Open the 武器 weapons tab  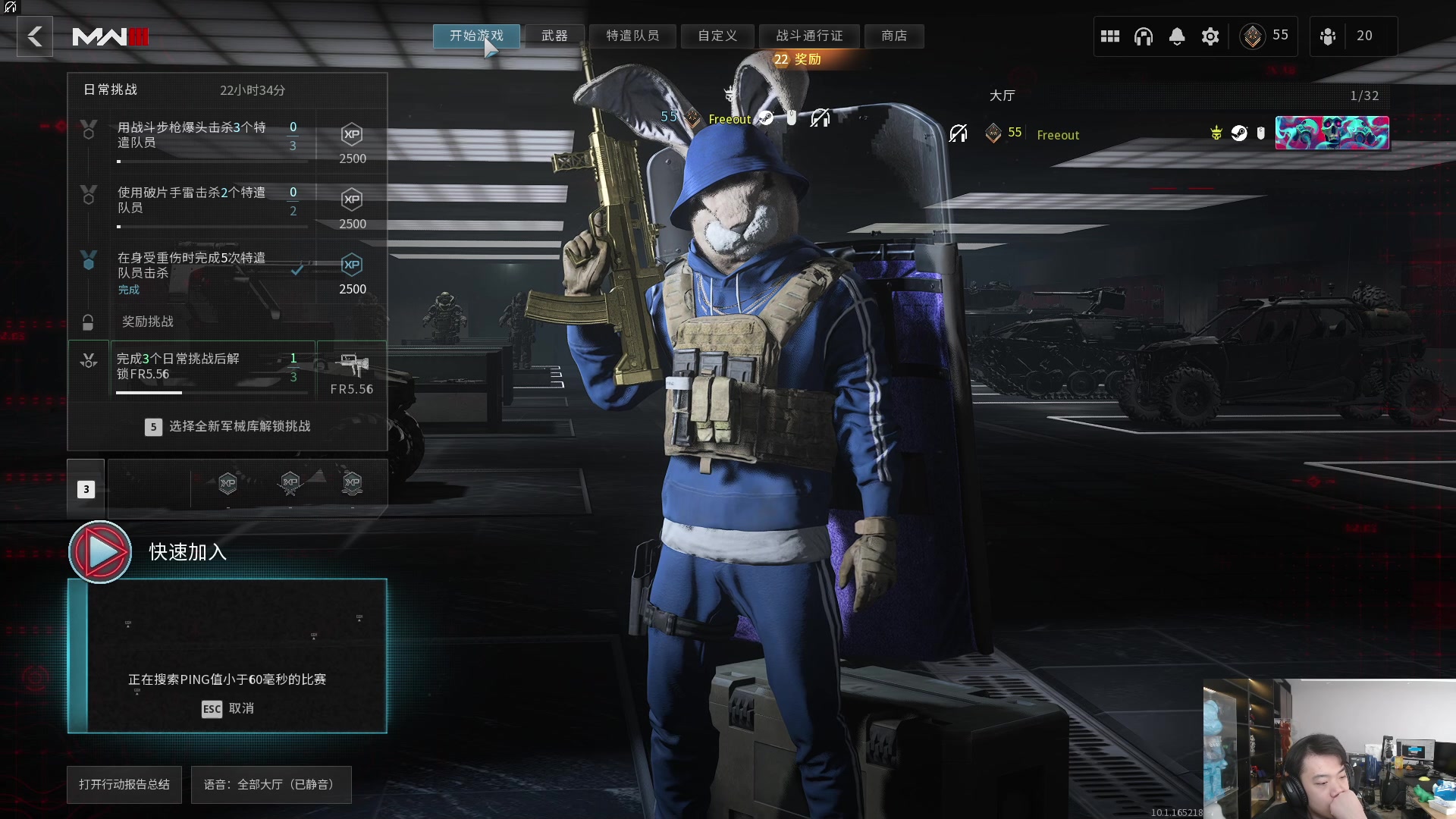554,36
